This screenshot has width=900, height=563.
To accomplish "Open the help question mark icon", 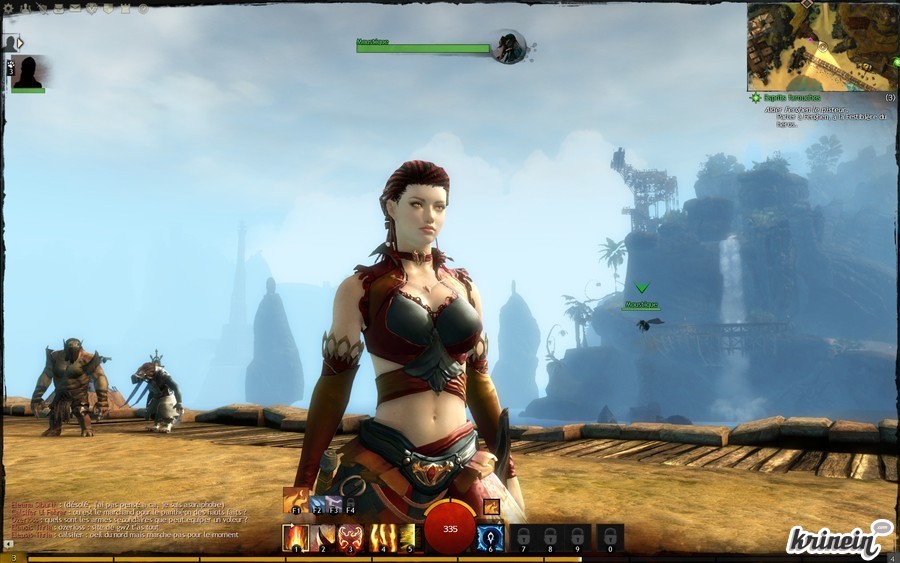I will click(x=143, y=8).
